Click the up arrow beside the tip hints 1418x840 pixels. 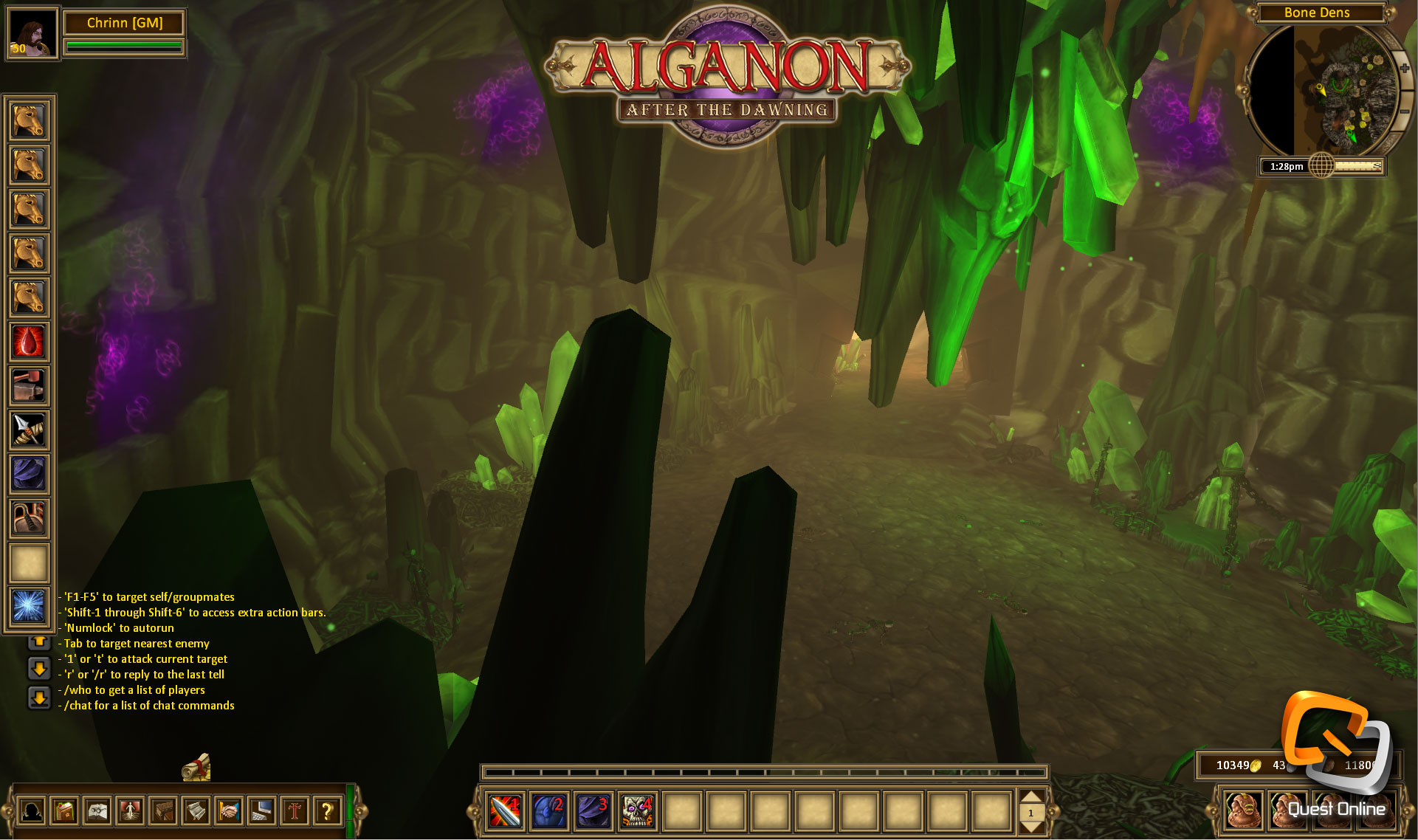click(38, 643)
